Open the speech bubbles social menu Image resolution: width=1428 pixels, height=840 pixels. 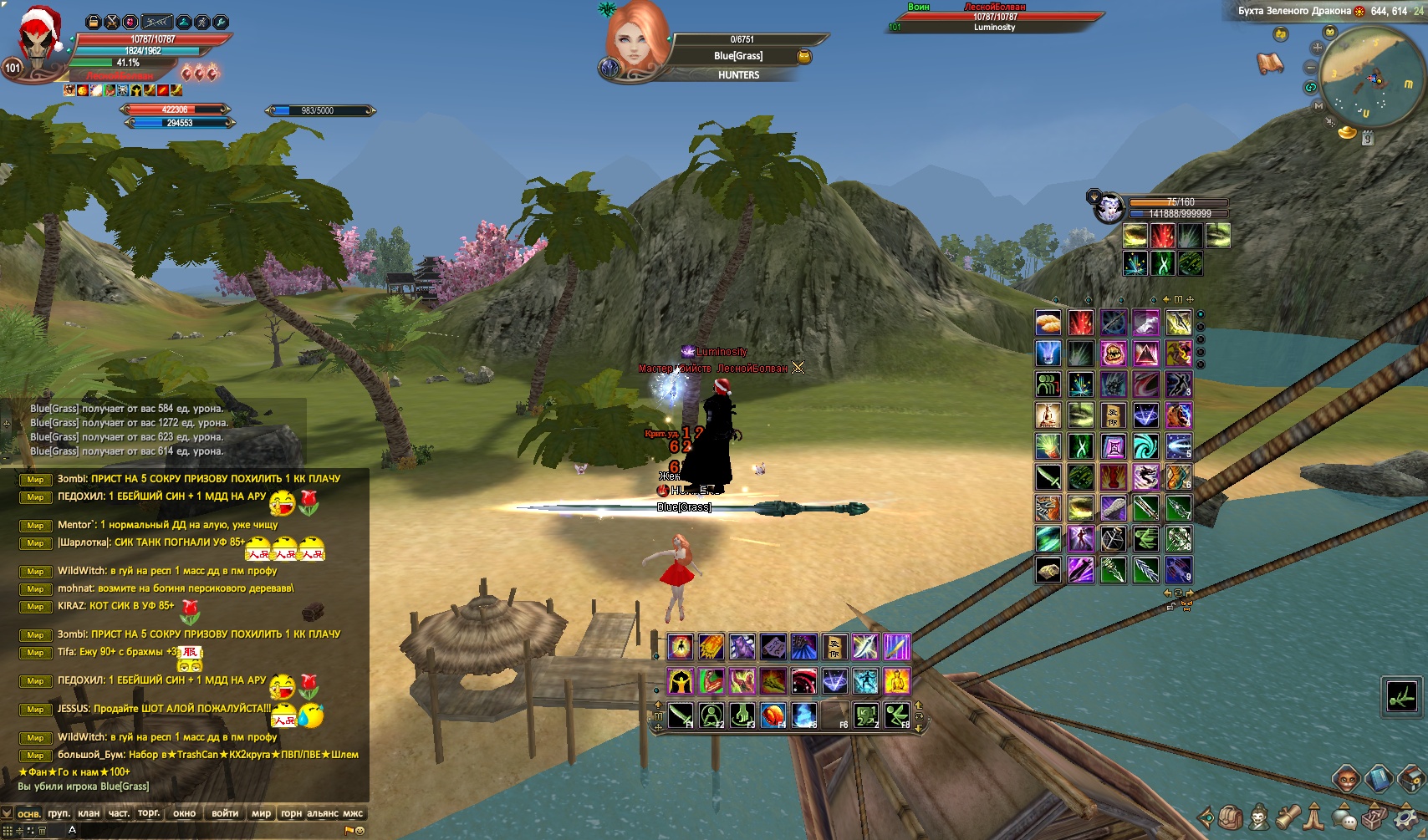[x=1344, y=817]
